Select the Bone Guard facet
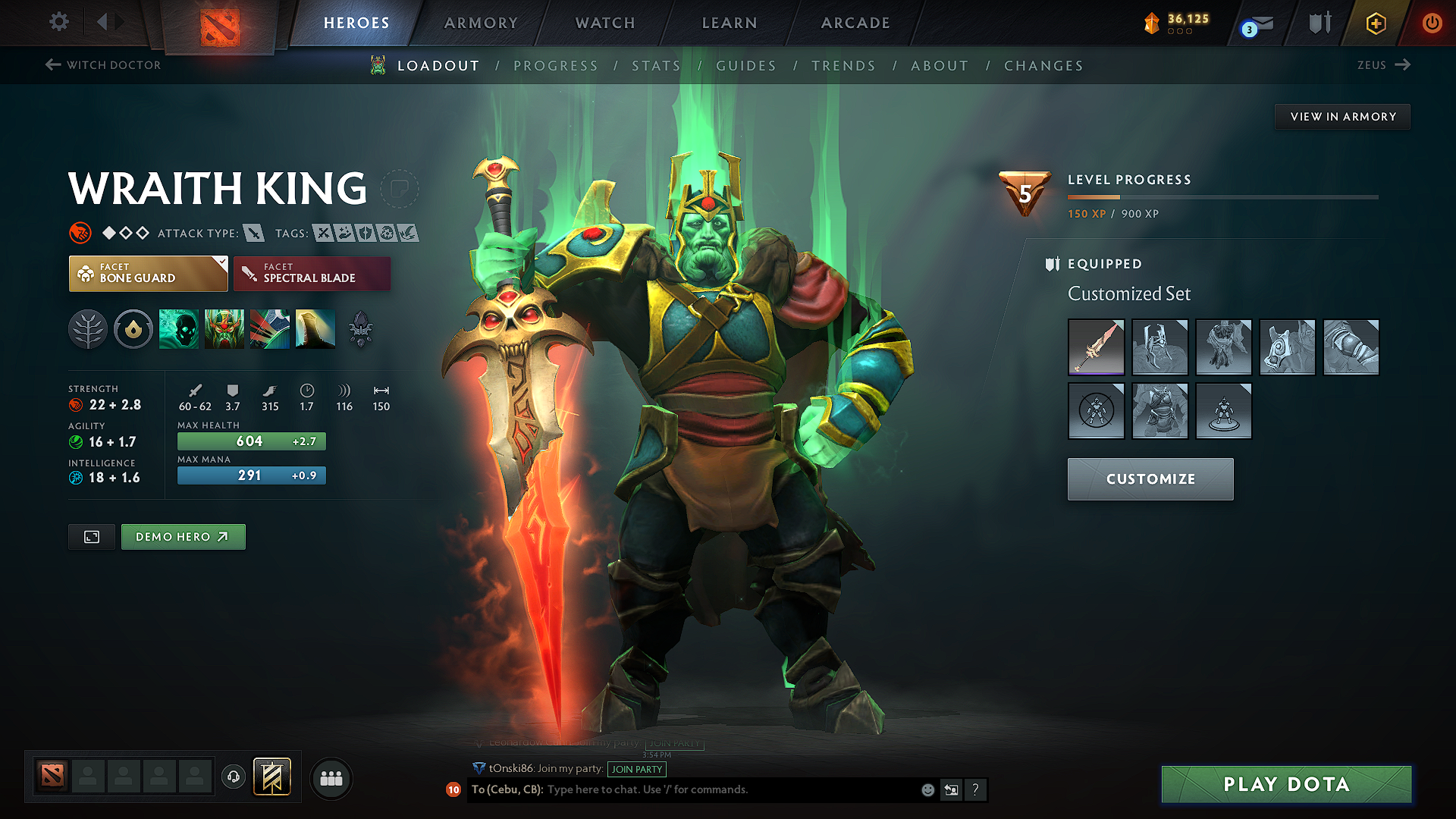The width and height of the screenshot is (1456, 819). click(148, 273)
